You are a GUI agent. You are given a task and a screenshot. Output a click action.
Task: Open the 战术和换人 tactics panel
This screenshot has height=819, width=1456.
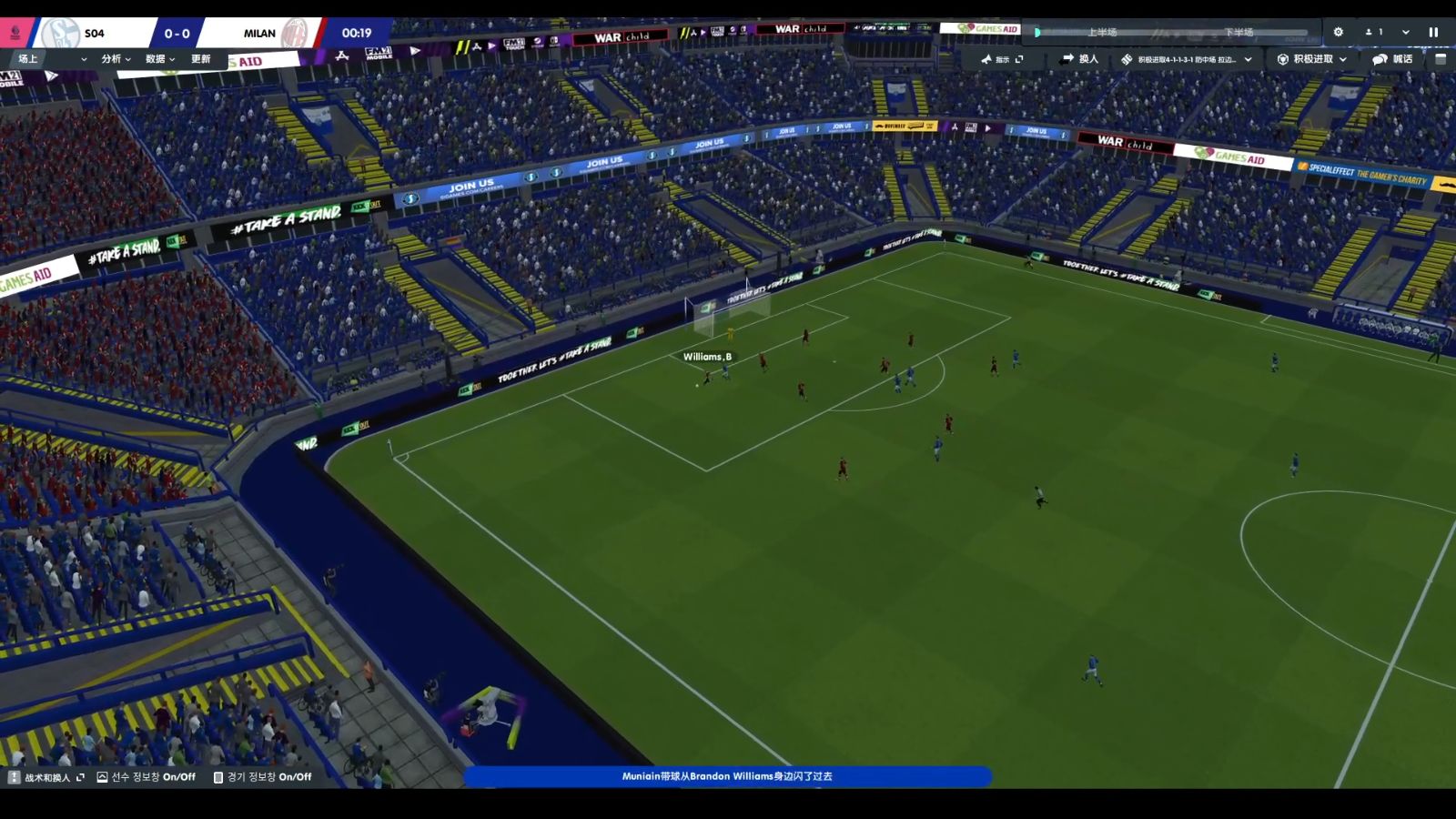[x=46, y=777]
